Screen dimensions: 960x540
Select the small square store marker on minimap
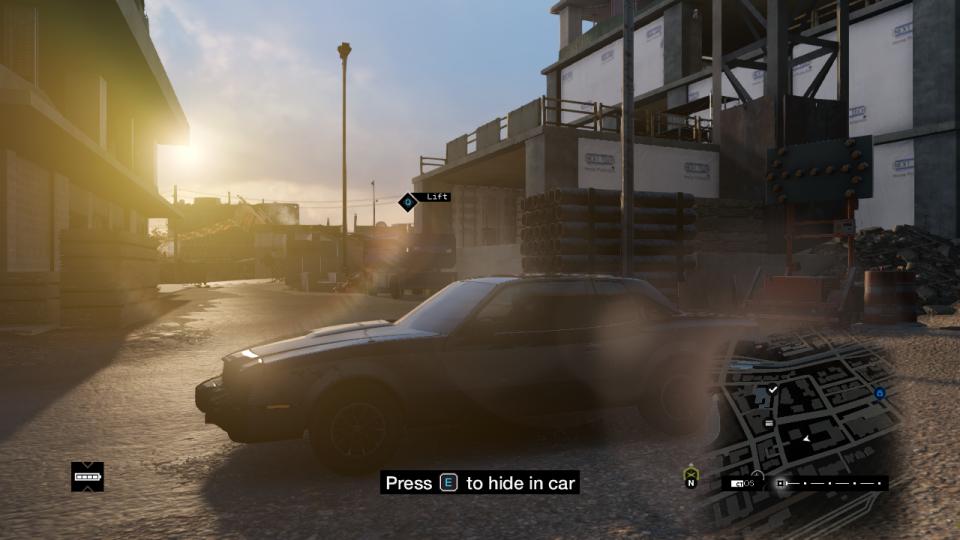coord(769,423)
